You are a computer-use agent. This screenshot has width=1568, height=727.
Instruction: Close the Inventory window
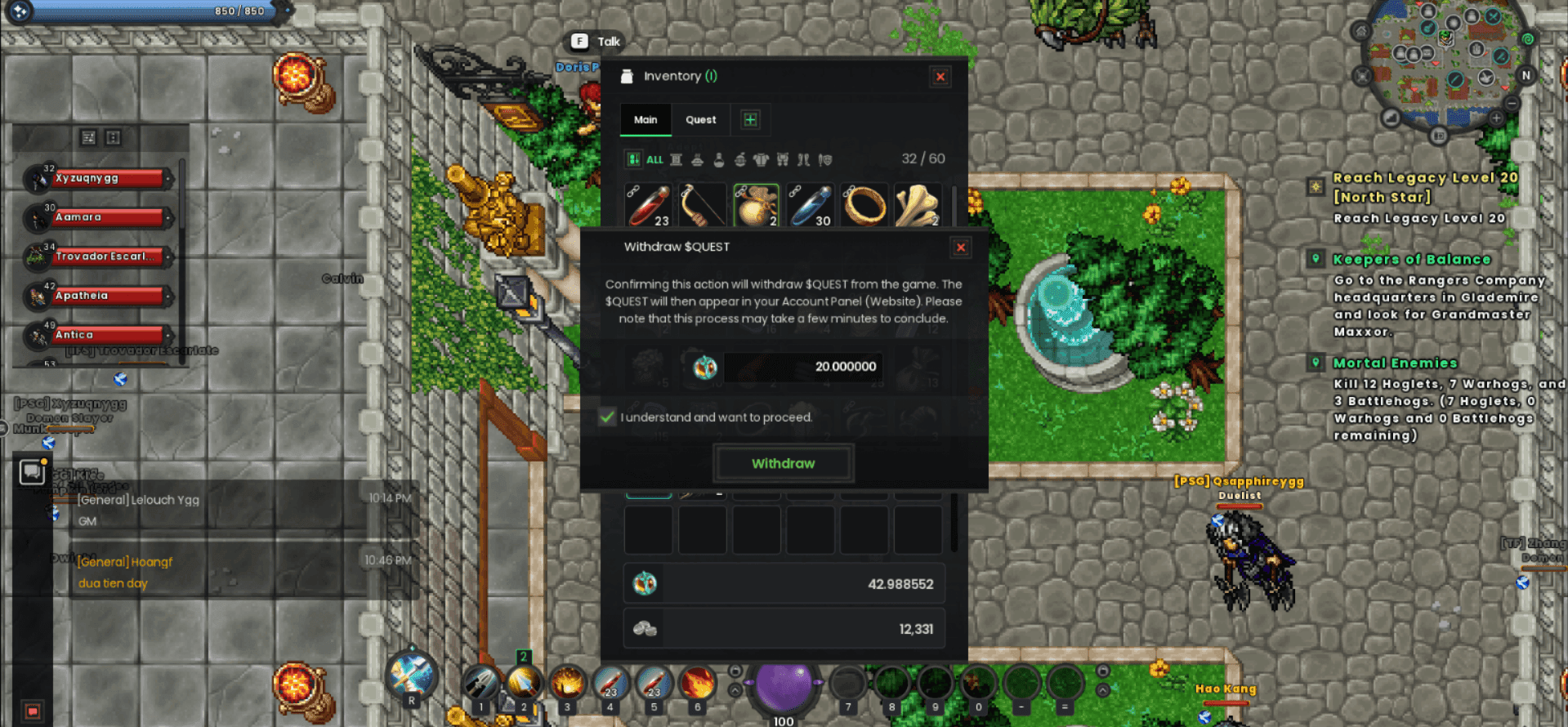point(940,77)
